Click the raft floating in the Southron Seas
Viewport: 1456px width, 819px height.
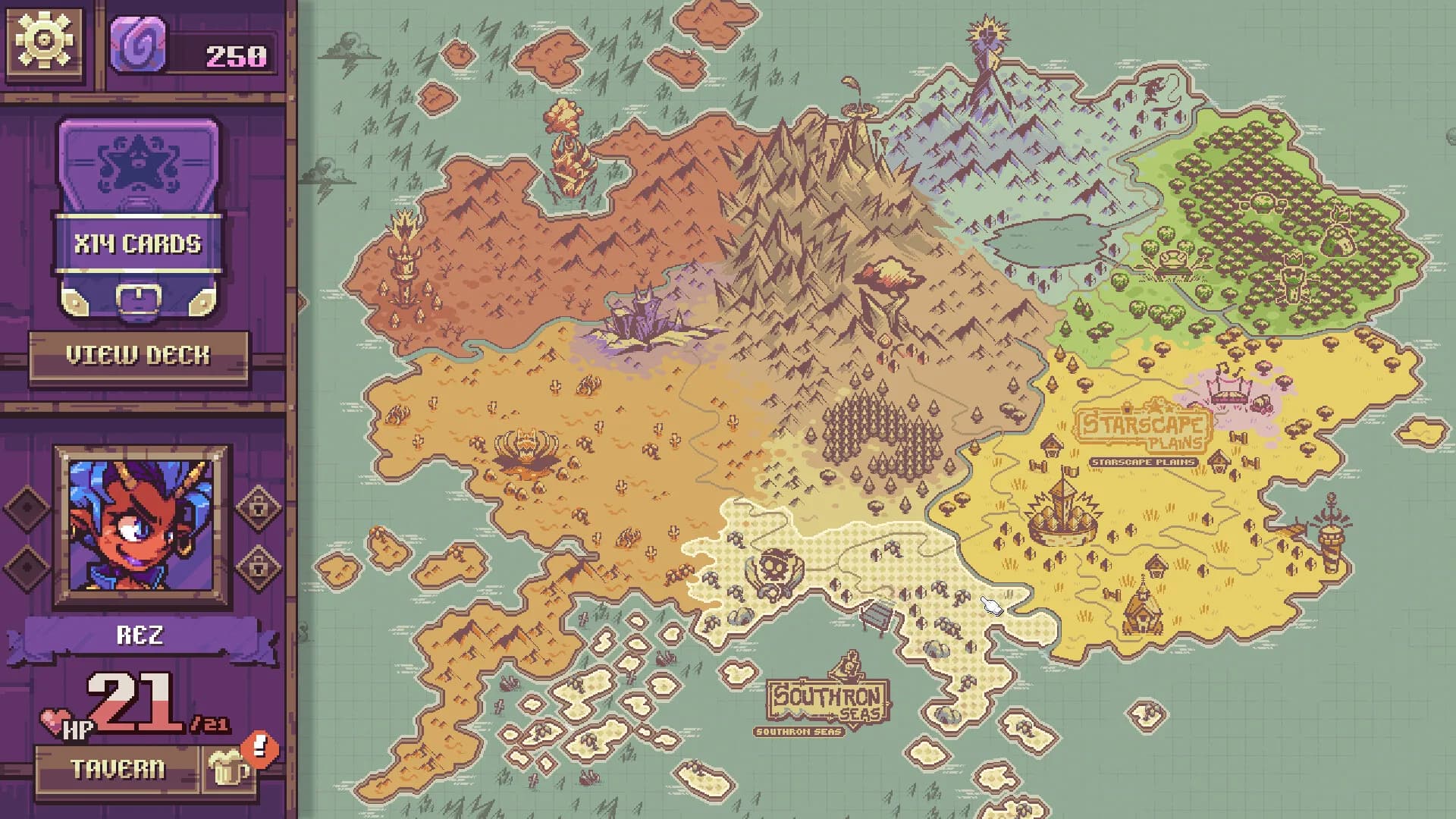click(874, 614)
